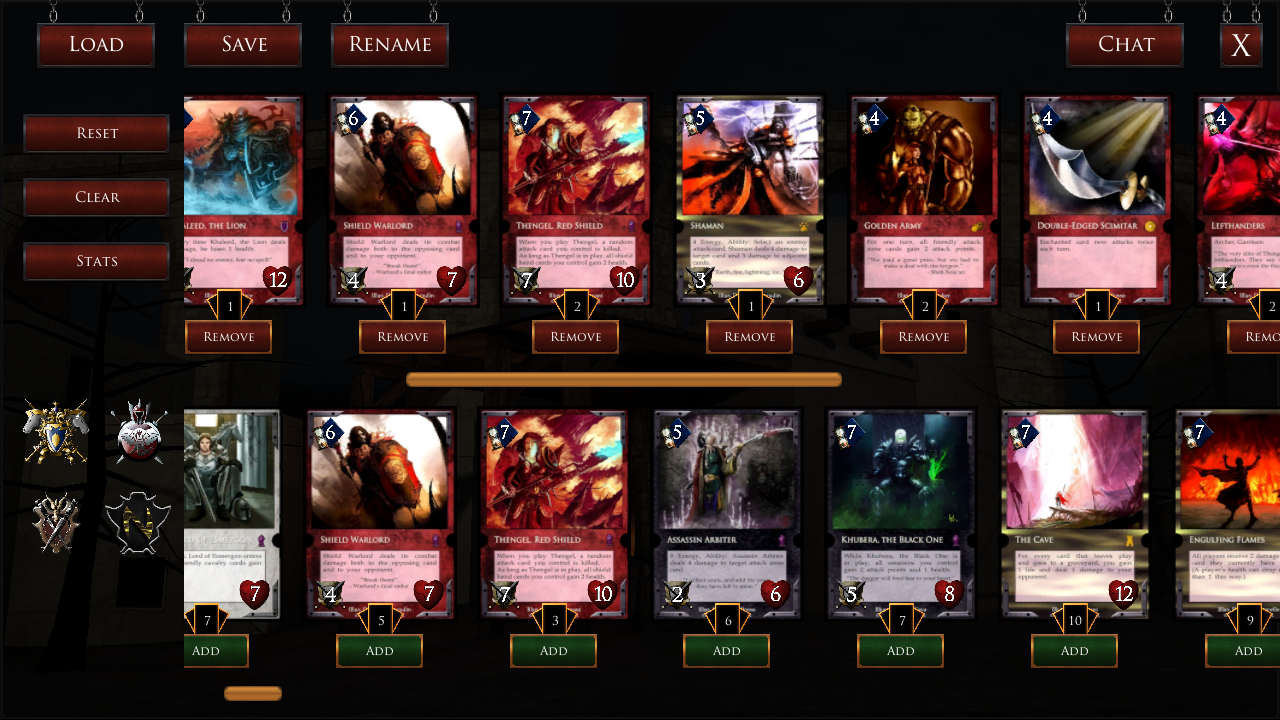Open the Chat panel
Viewport: 1280px width, 720px height.
(x=1126, y=45)
